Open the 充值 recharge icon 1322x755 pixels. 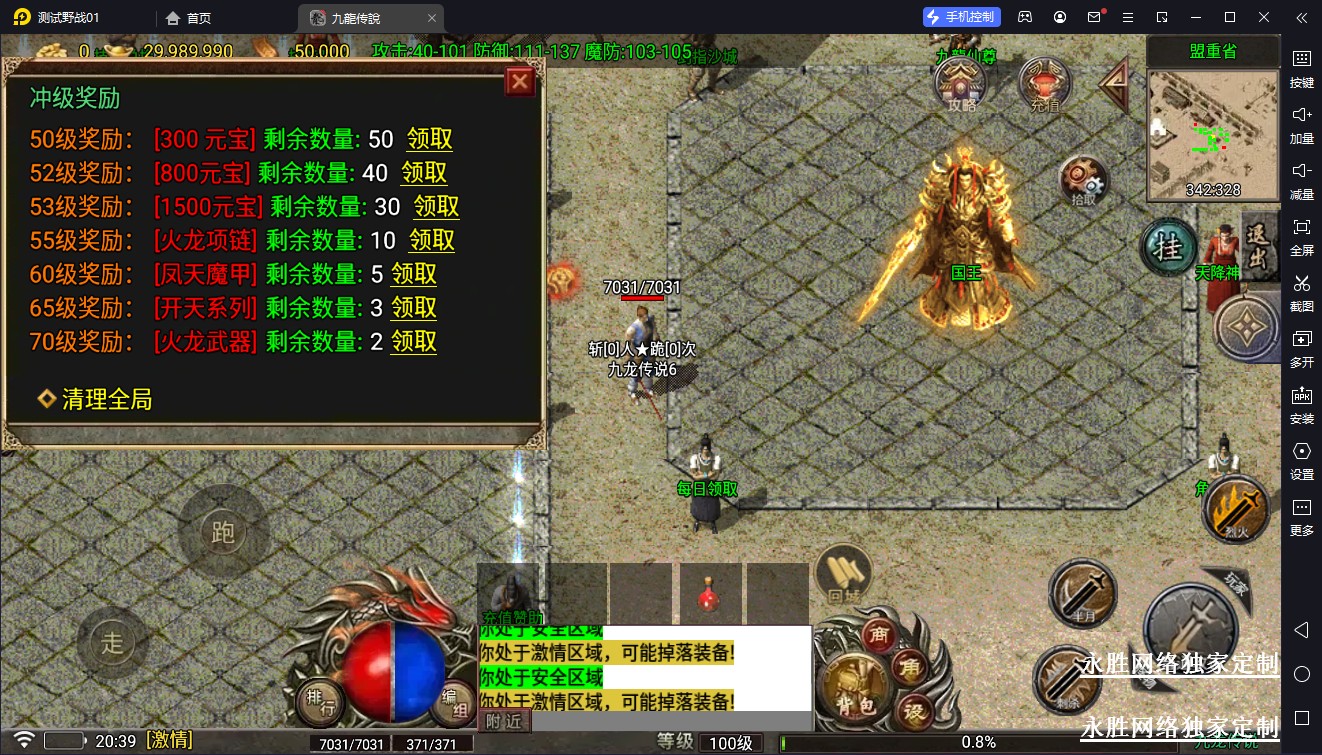[x=1045, y=82]
